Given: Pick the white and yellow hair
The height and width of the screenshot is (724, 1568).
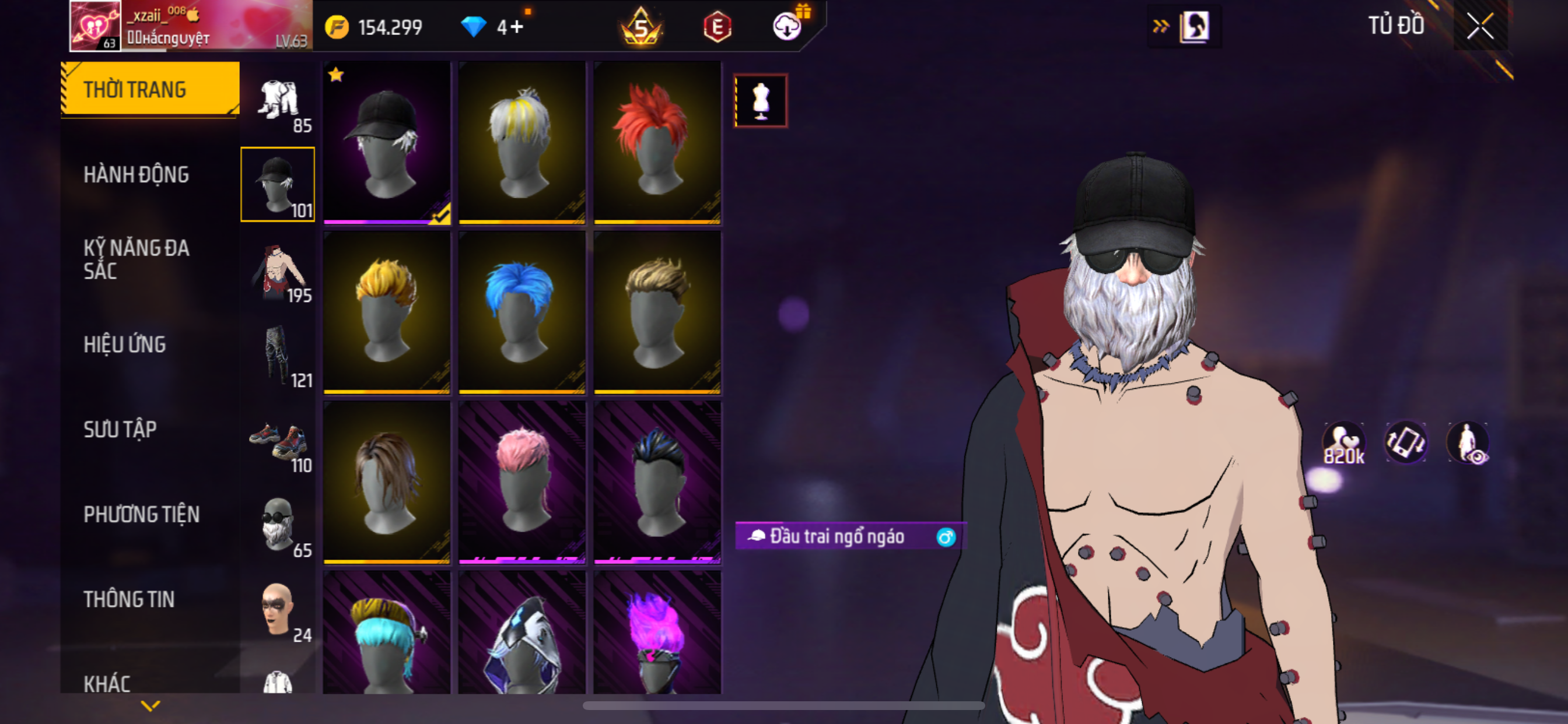Looking at the screenshot, I should tap(521, 142).
